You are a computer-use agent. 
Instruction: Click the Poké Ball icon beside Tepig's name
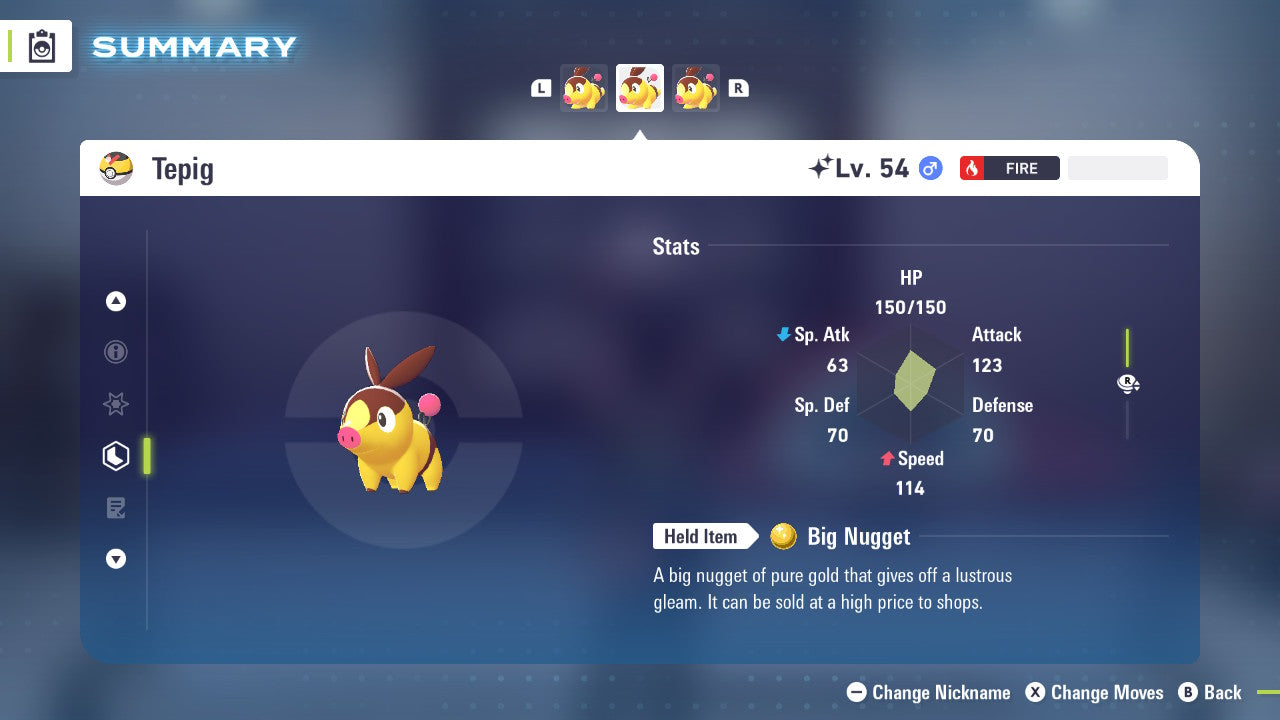click(116, 168)
